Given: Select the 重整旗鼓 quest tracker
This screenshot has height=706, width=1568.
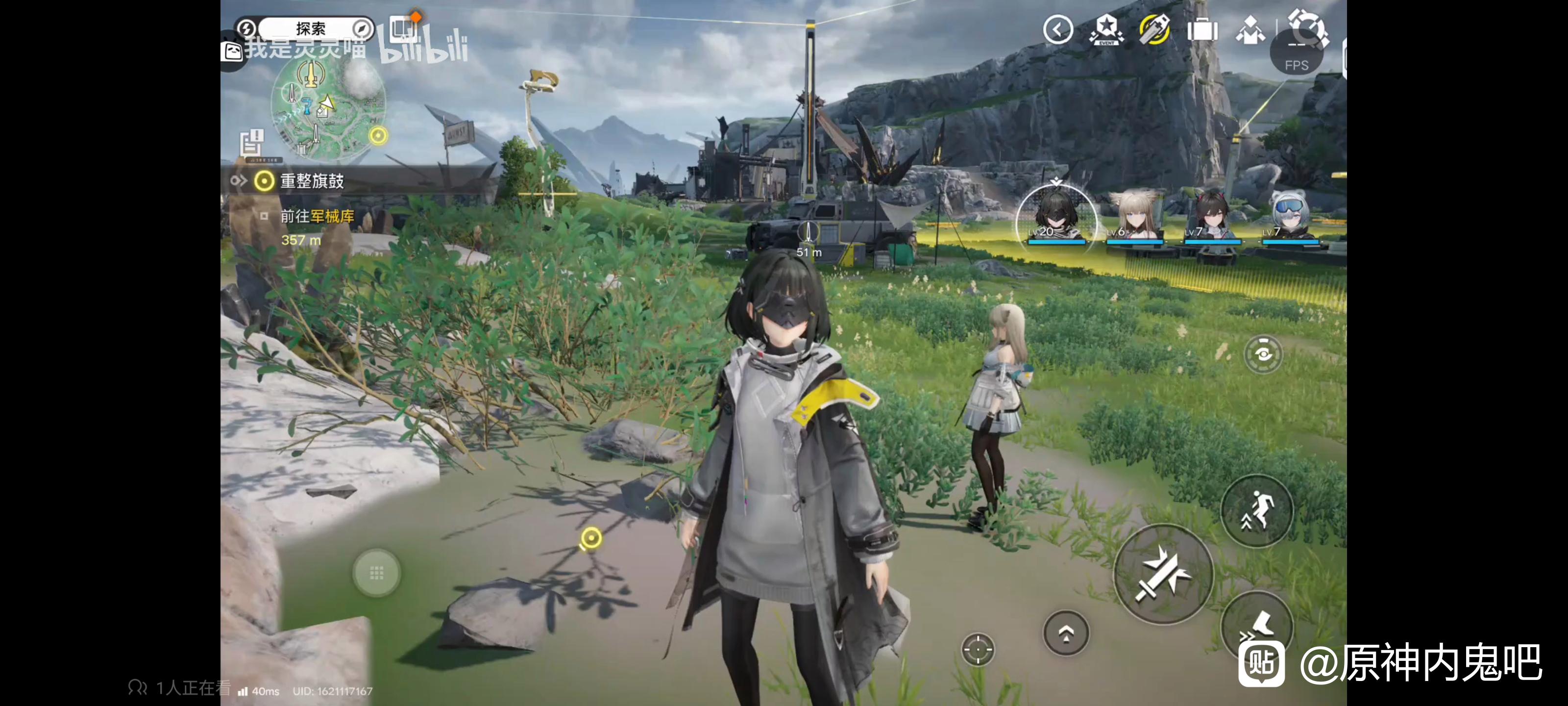Looking at the screenshot, I should [312, 181].
